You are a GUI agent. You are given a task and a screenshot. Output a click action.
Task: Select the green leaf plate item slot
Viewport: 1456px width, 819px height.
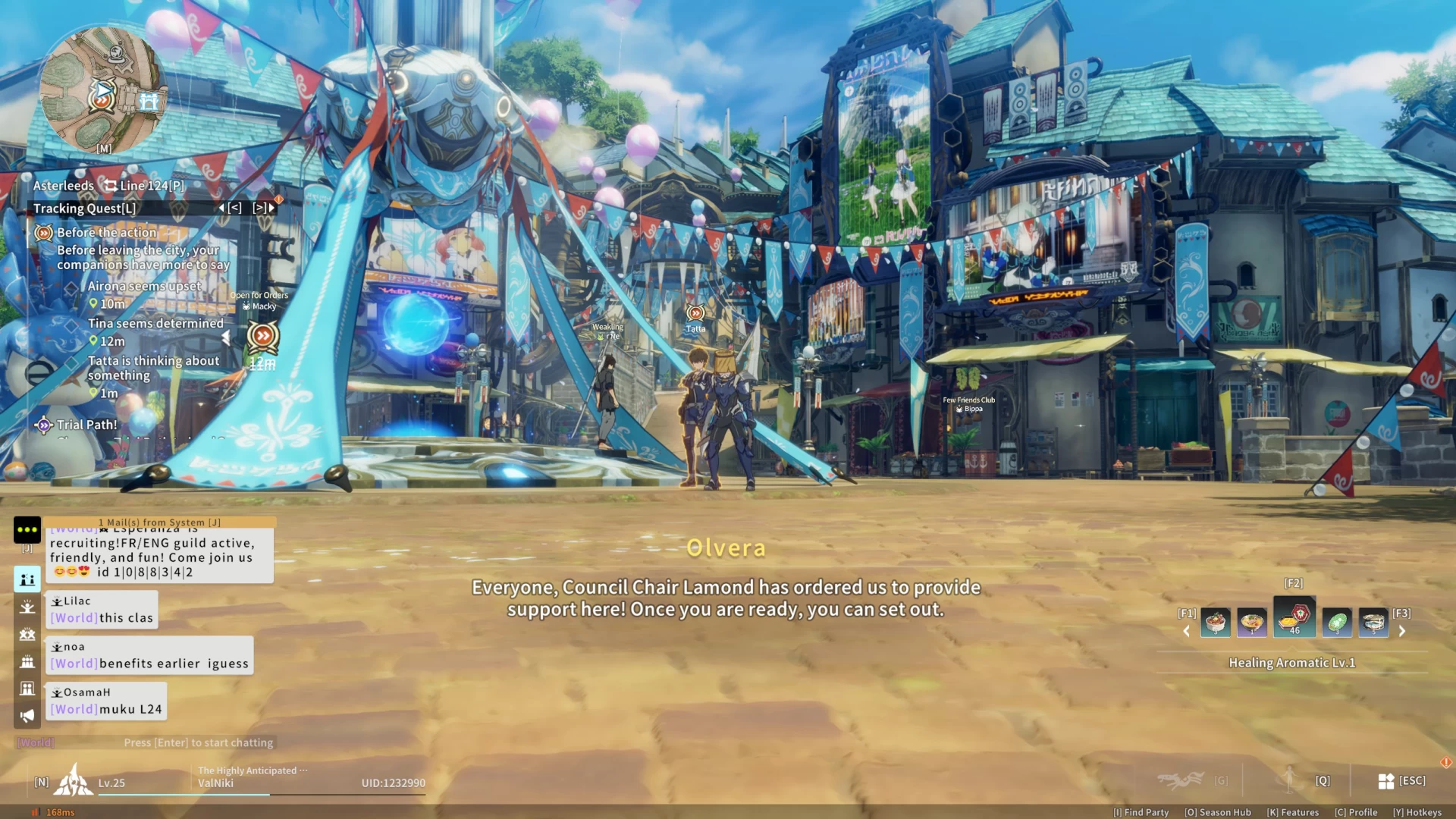[1336, 623]
